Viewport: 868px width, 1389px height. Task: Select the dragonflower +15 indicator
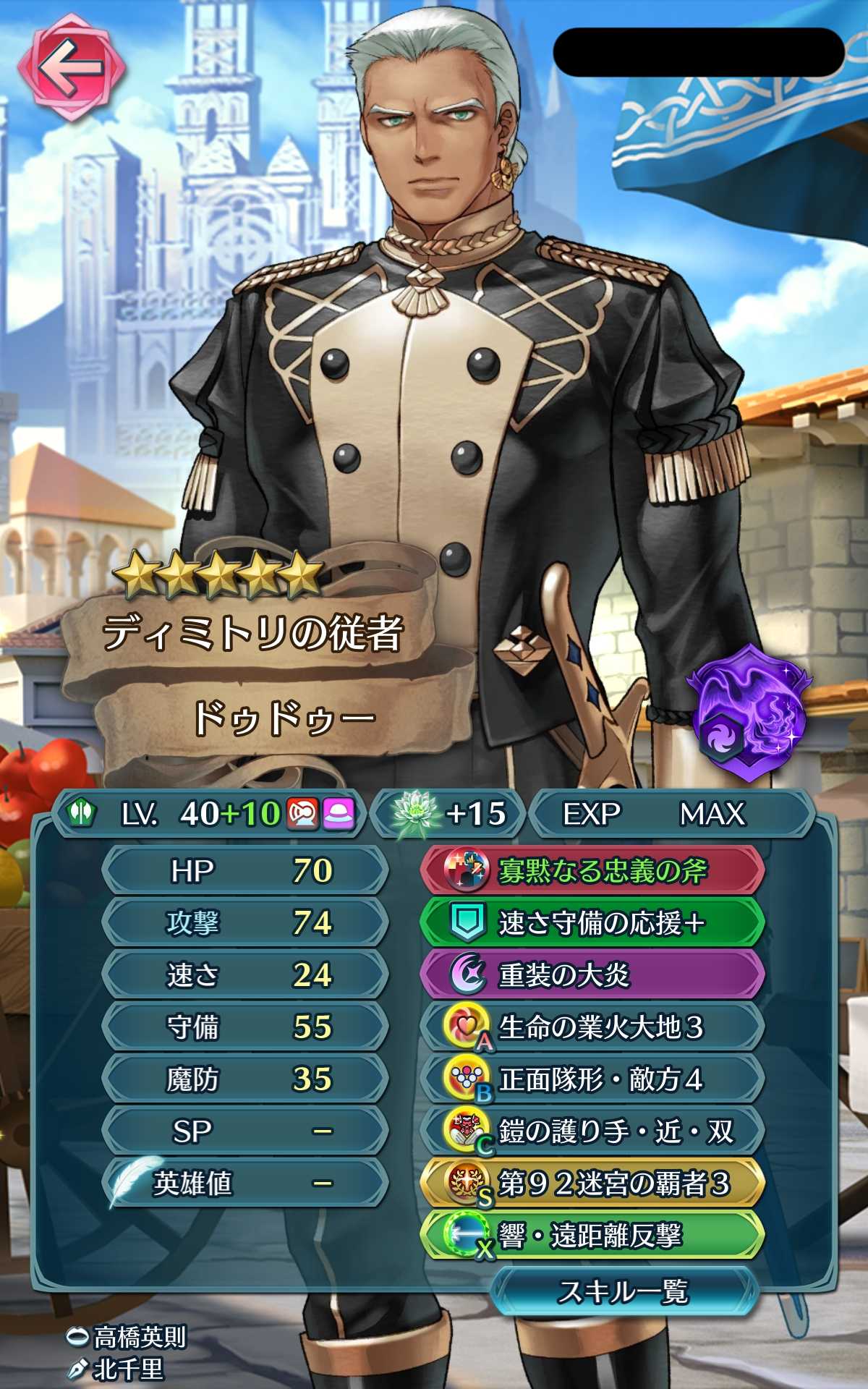tap(450, 814)
